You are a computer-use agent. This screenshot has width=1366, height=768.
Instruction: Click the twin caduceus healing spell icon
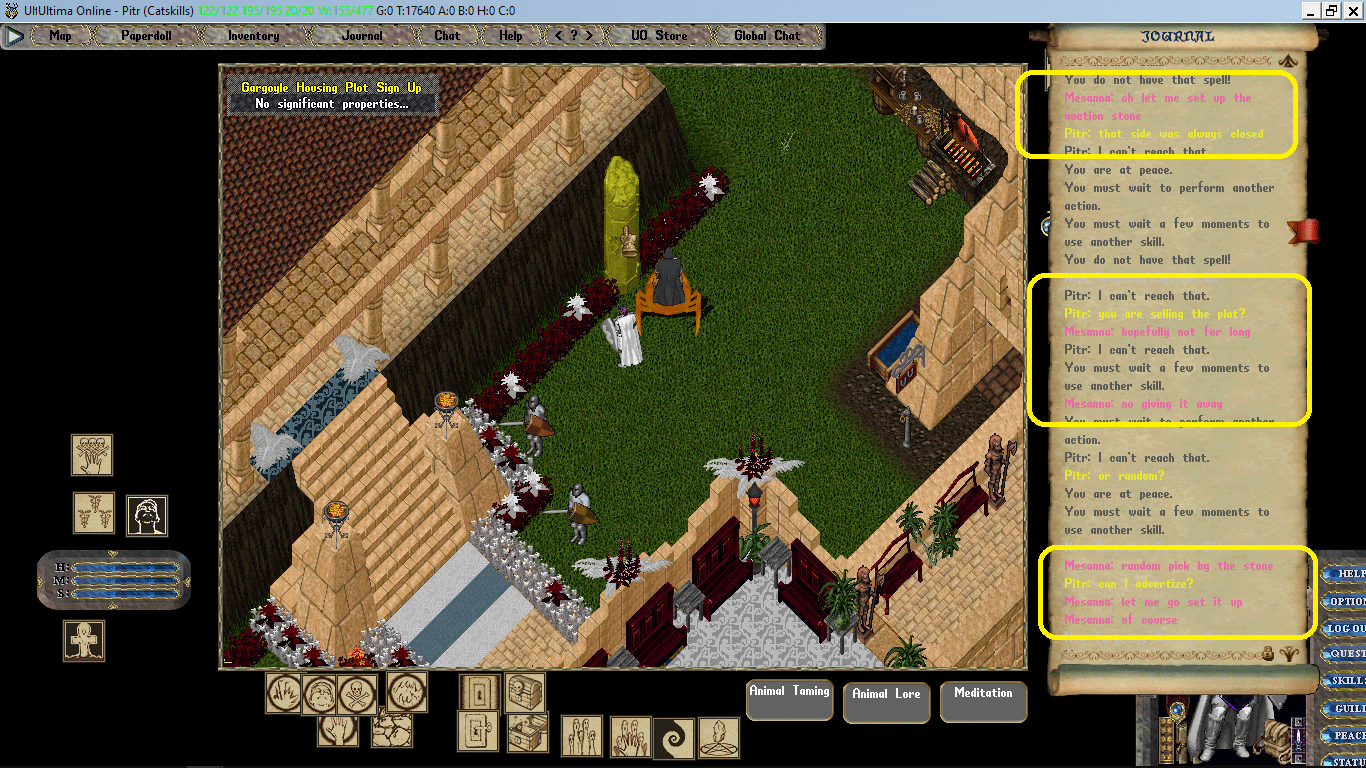click(93, 512)
